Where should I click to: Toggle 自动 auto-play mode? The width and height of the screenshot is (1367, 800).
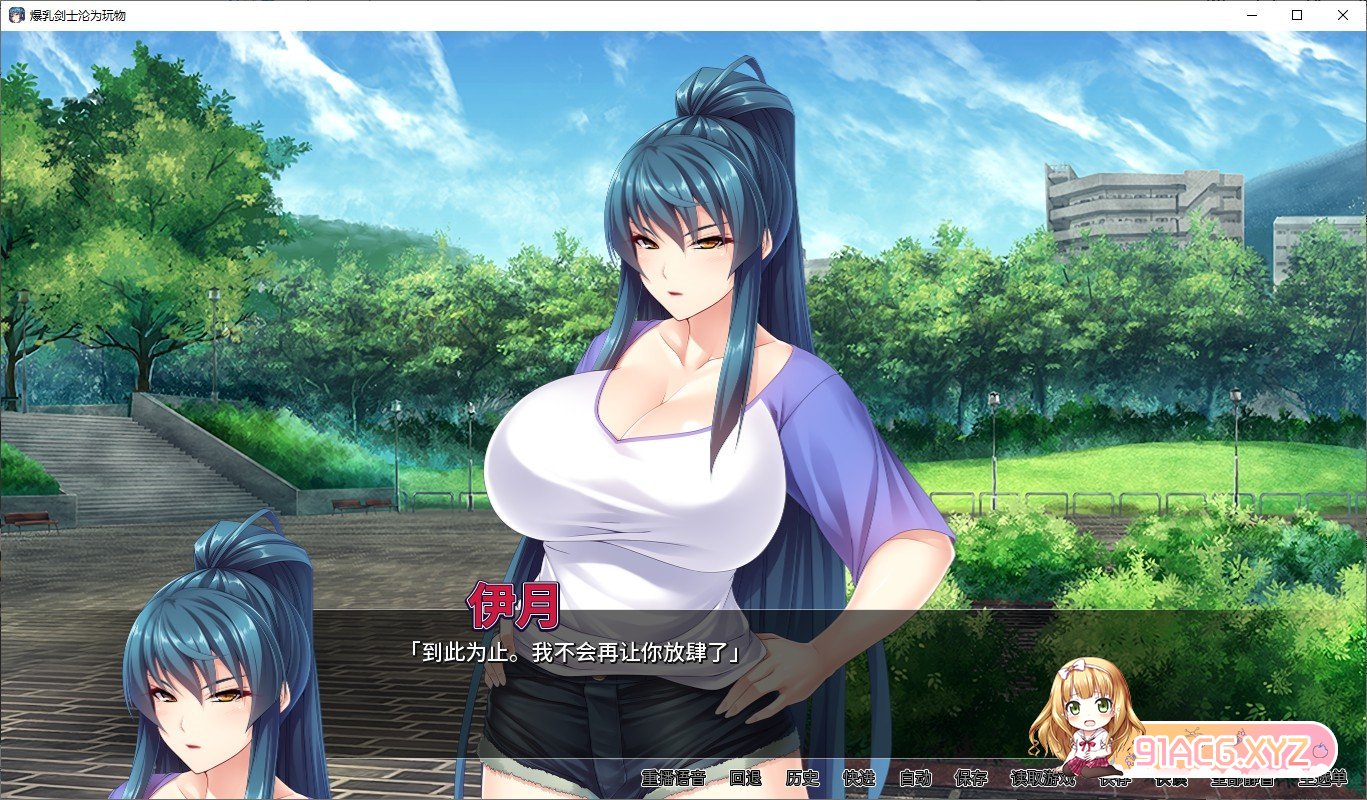915,778
